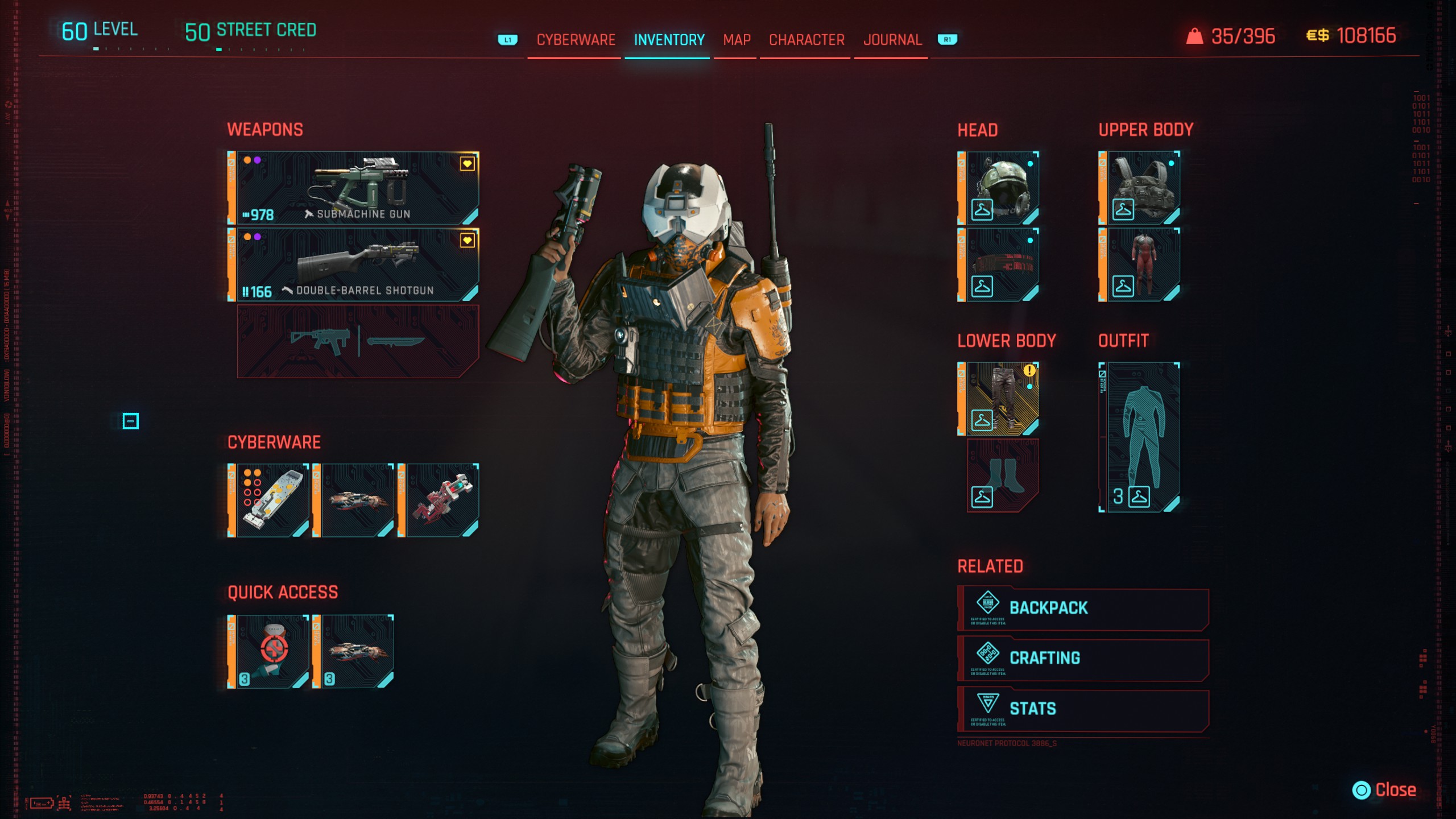Select the red launcher cyberware slot
The width and height of the screenshot is (1456, 819).
point(440,500)
